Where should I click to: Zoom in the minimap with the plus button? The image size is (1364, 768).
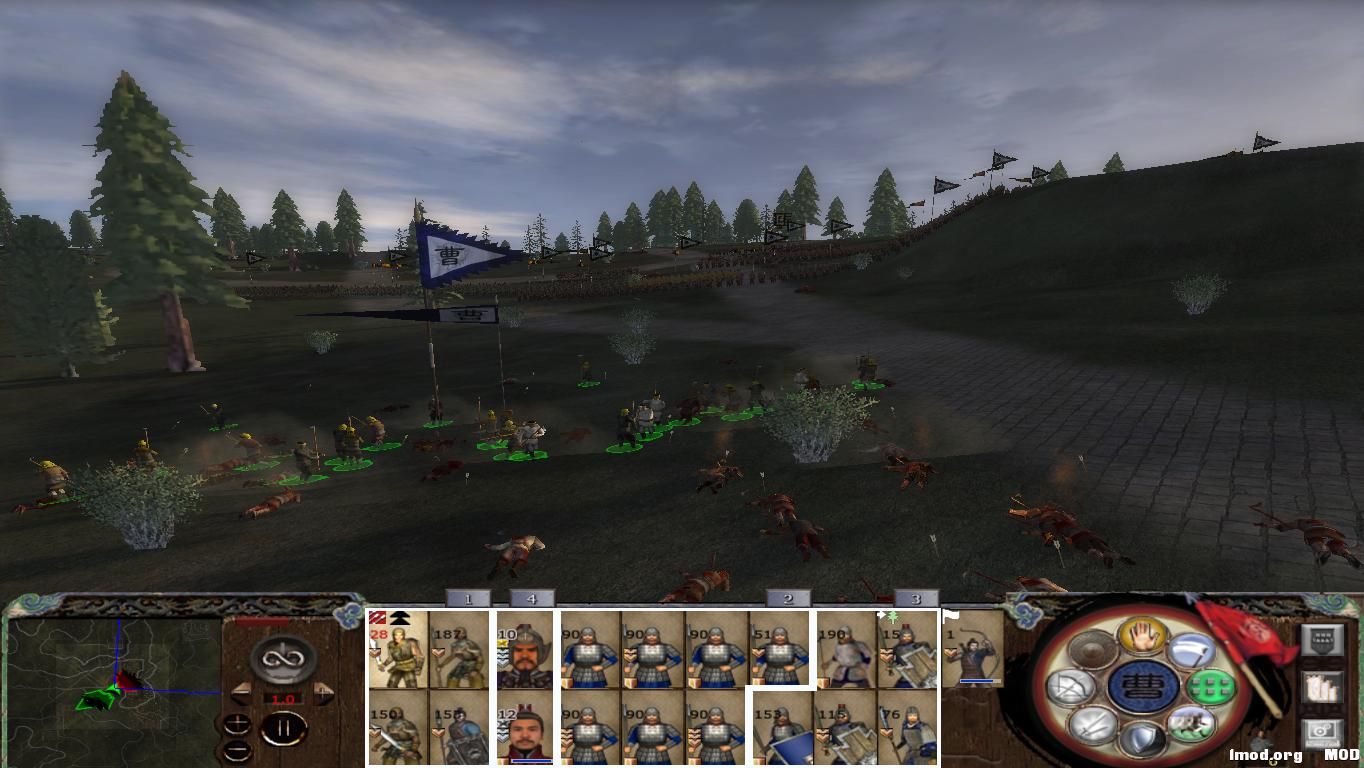(237, 724)
